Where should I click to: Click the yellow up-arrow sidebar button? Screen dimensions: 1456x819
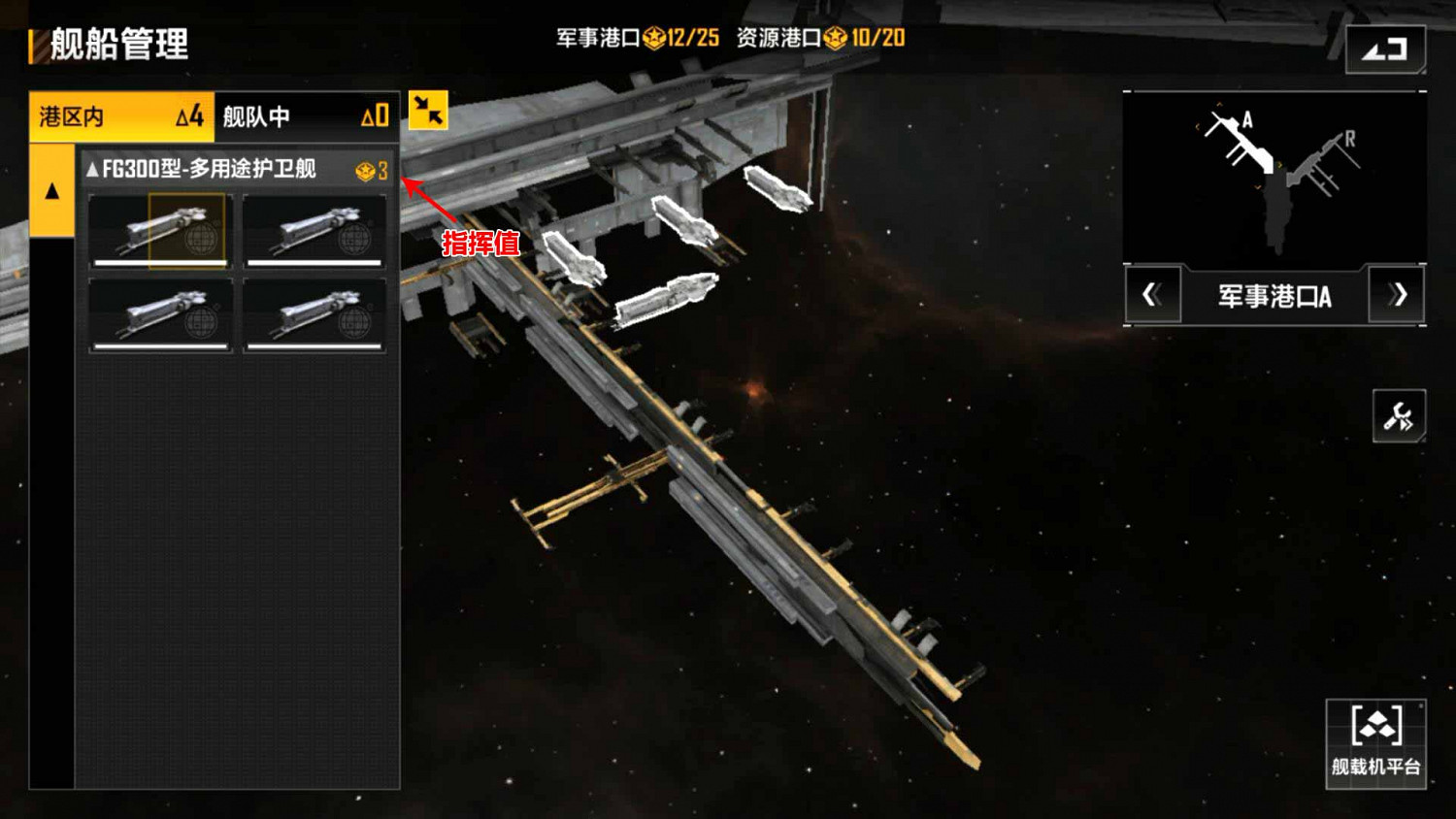52,191
